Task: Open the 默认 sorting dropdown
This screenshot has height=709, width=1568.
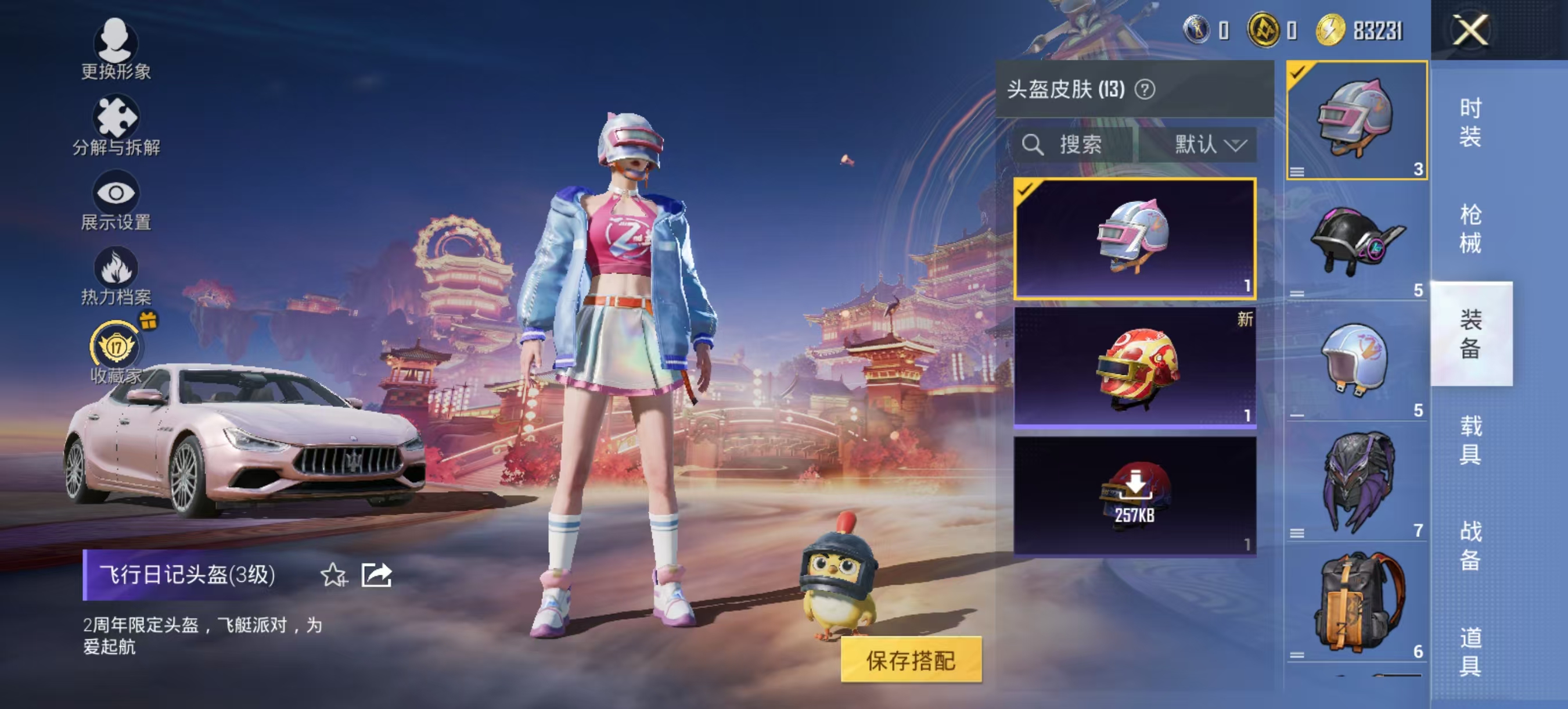Action: click(1209, 144)
